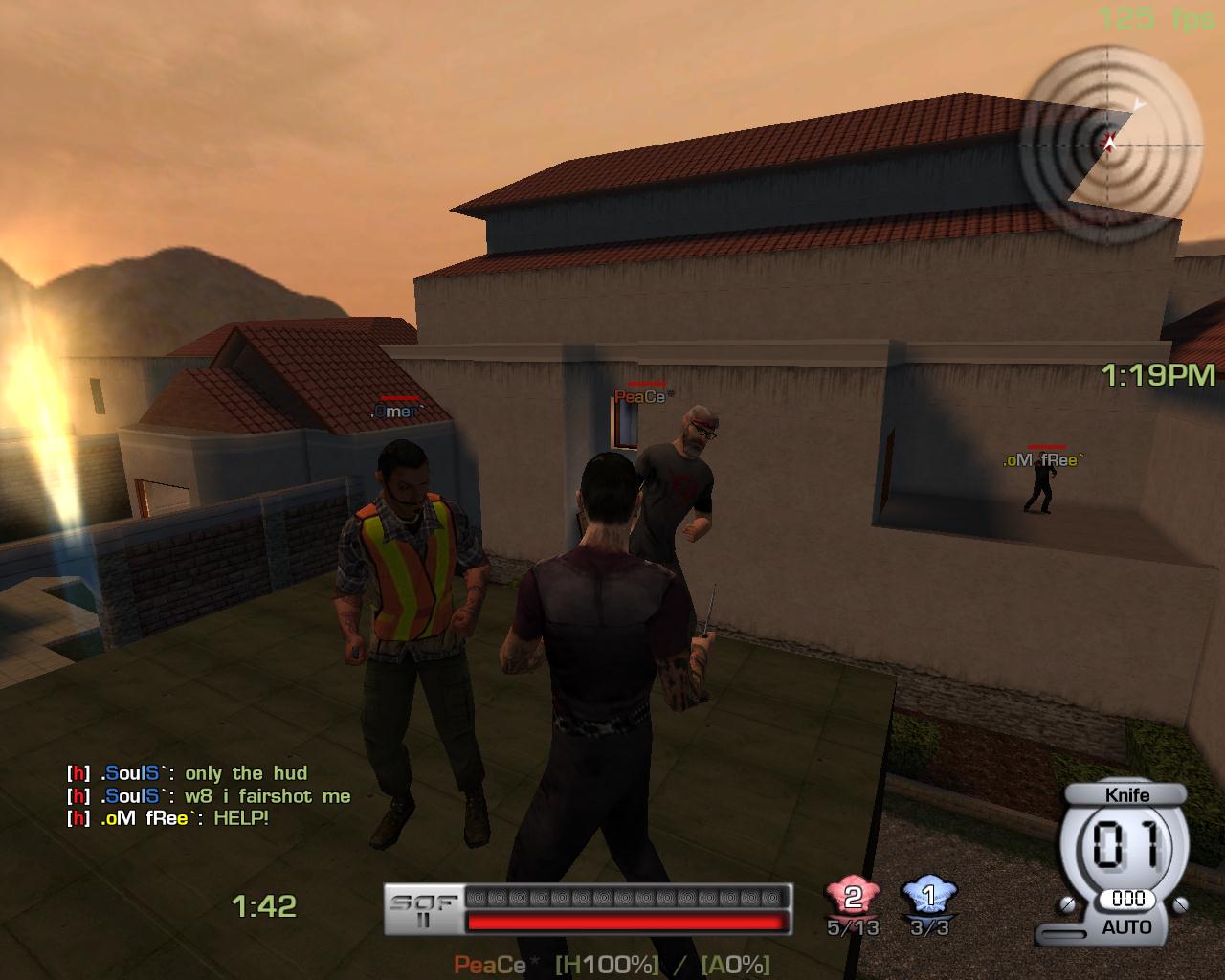Click the circular radar minimap
This screenshot has width=1225, height=980.
click(x=1110, y=144)
